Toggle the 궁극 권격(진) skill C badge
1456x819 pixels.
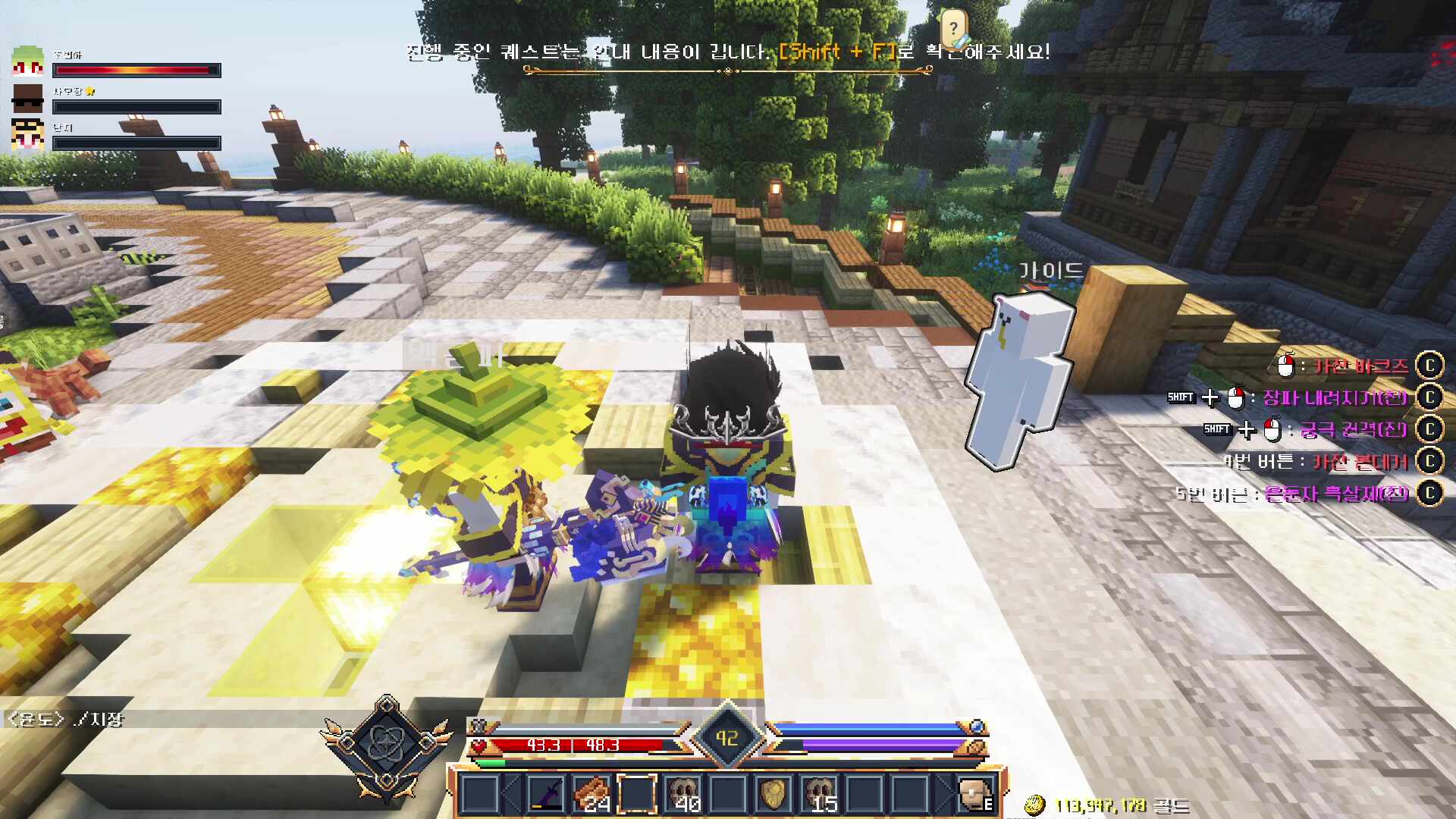point(1432,428)
